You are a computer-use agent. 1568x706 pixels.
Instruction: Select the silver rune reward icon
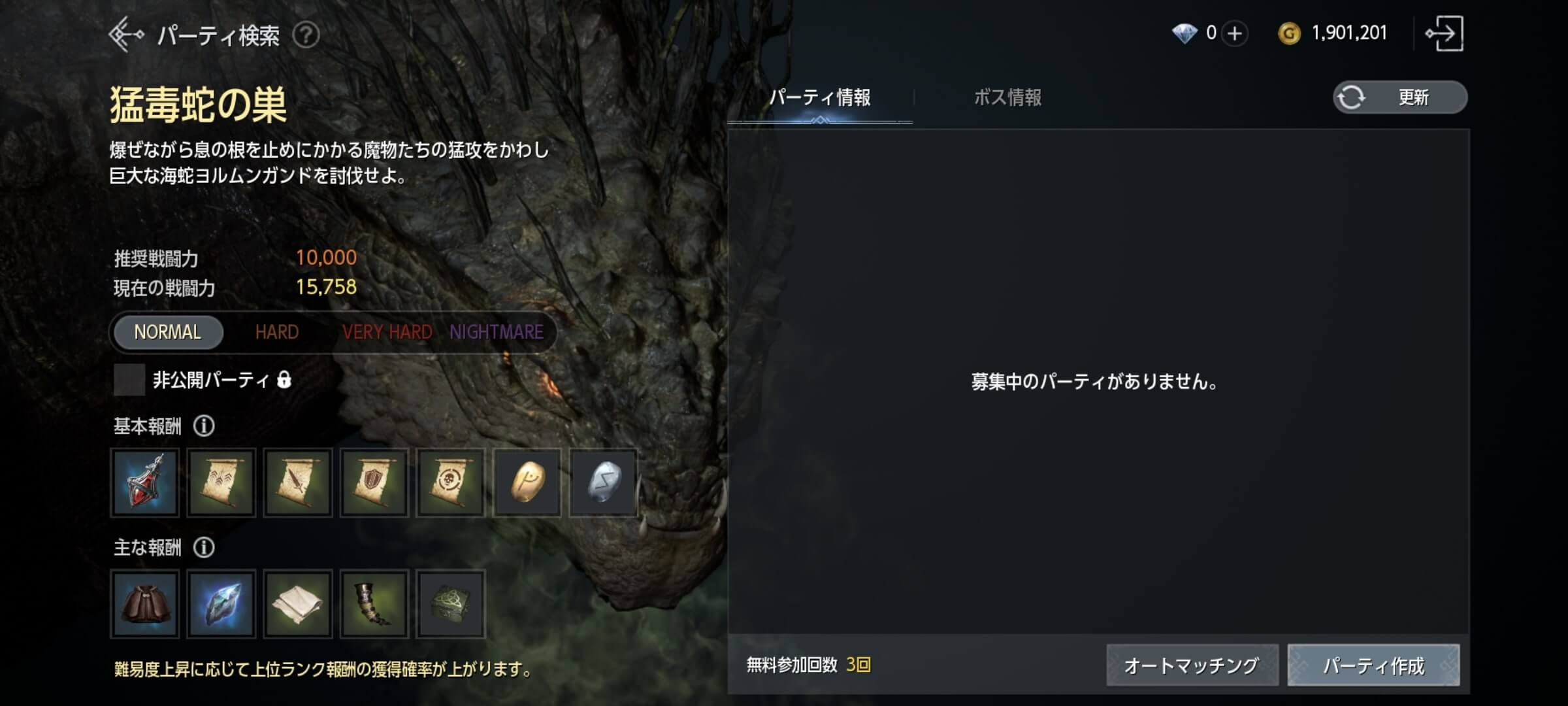pyautogui.click(x=602, y=484)
